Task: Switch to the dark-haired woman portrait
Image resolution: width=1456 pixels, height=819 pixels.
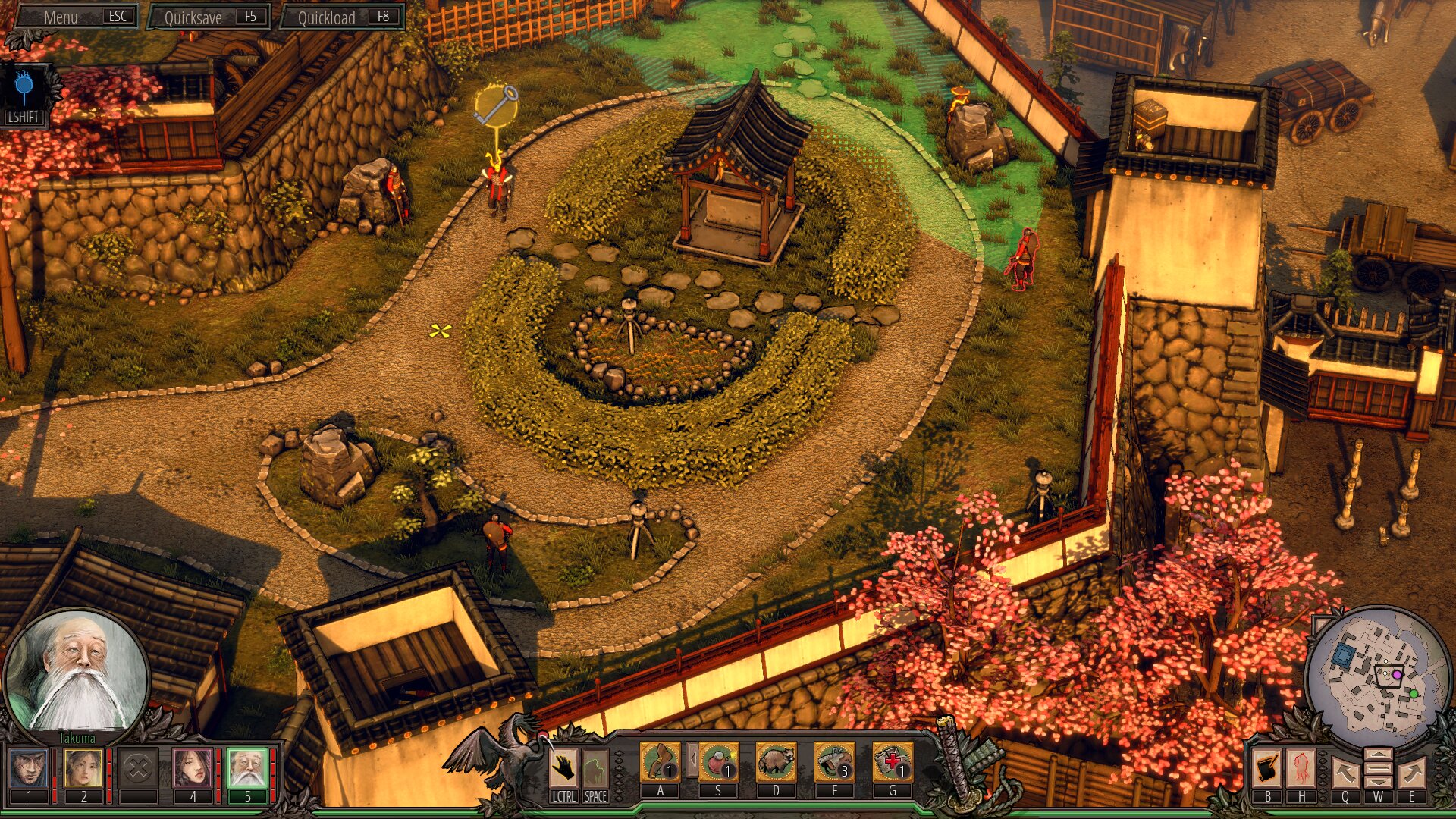Action: click(x=193, y=767)
